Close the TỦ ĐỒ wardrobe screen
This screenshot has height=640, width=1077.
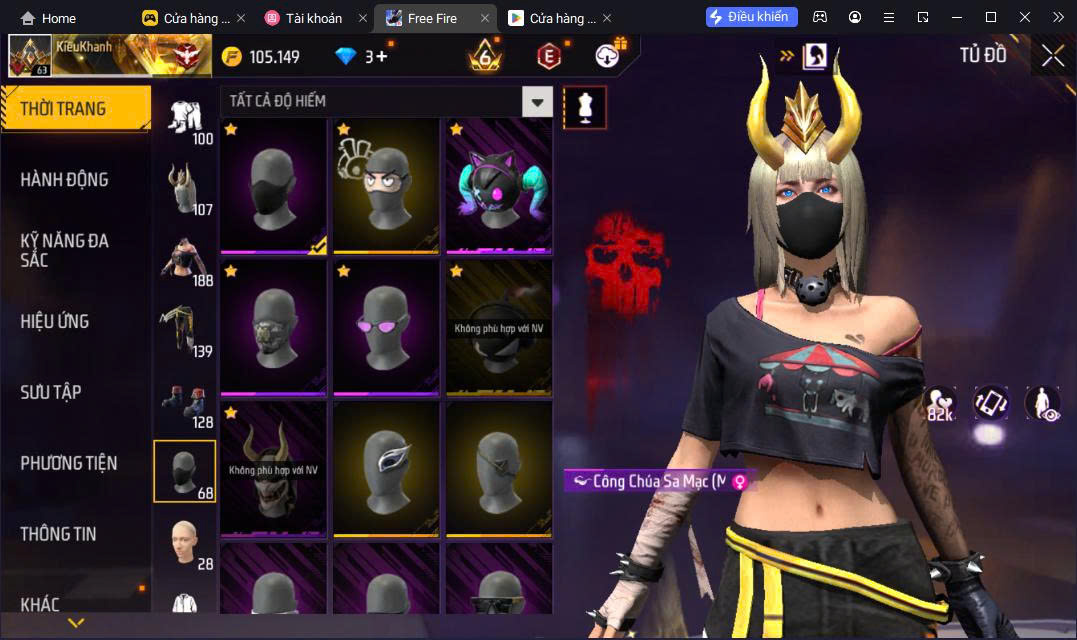click(x=1052, y=56)
